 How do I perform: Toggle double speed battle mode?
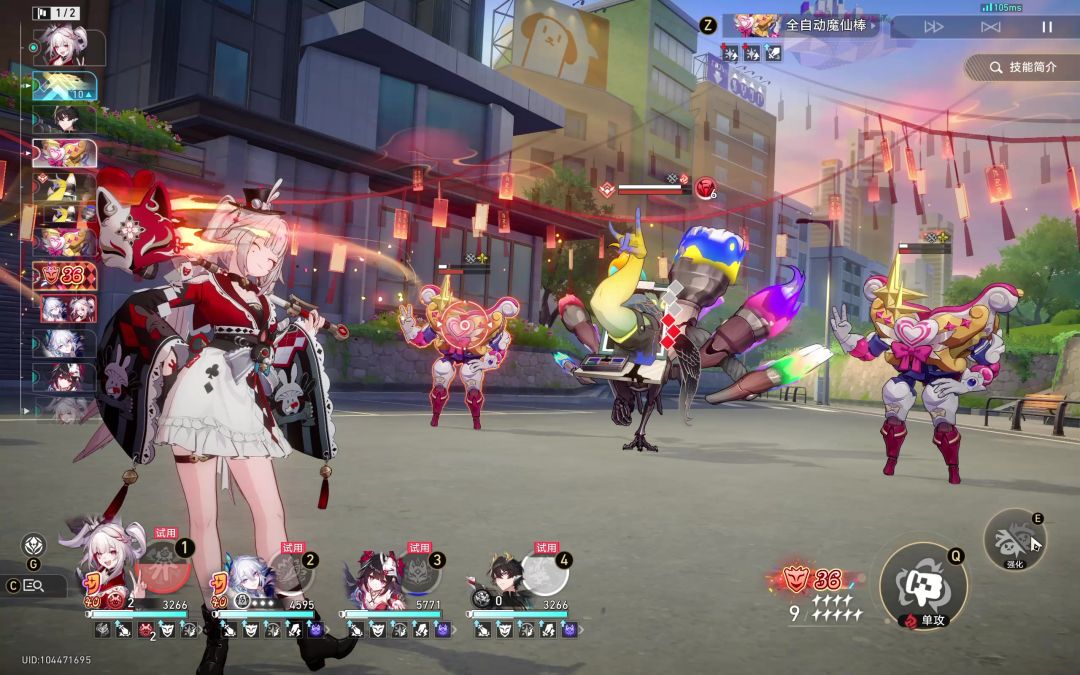point(933,27)
